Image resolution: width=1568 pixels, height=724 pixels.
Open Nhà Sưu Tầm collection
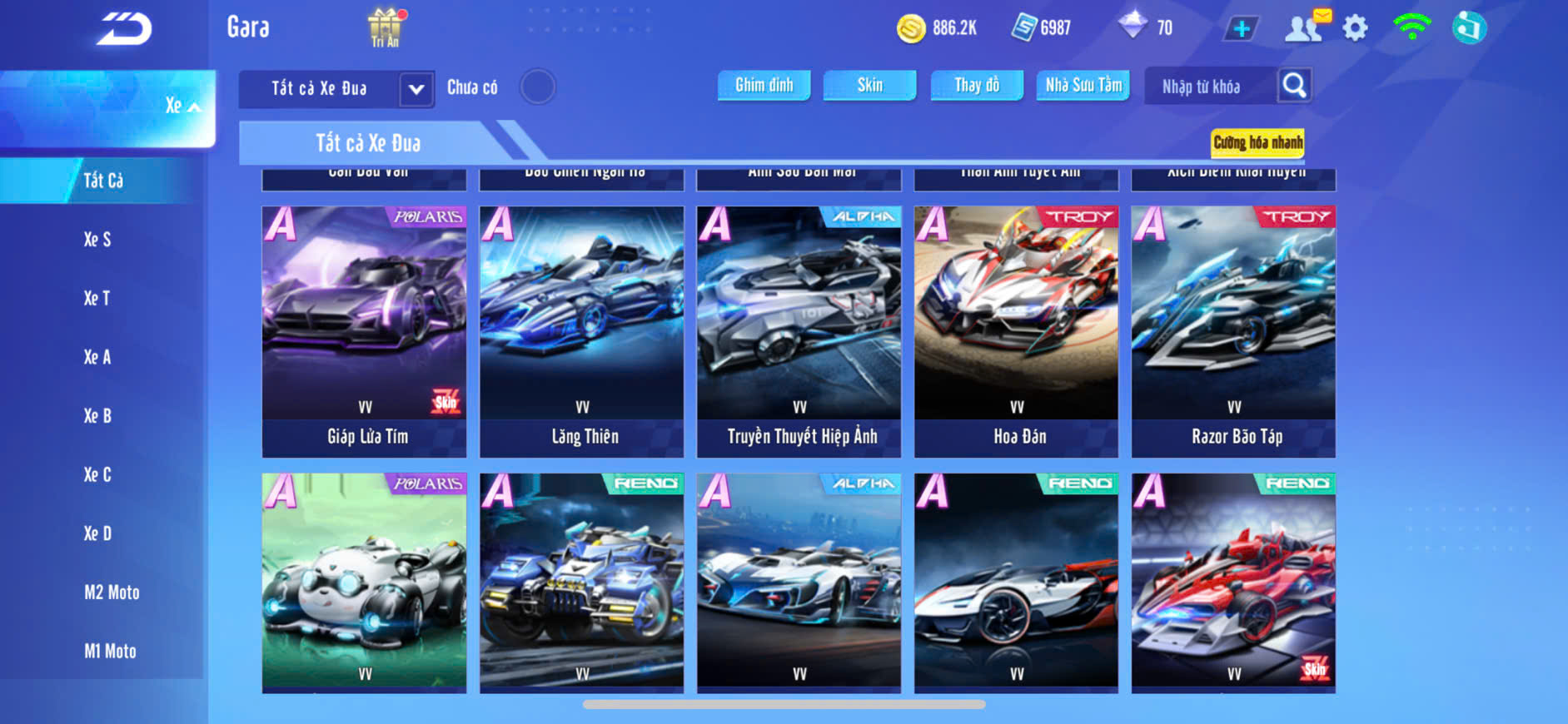tap(1083, 85)
